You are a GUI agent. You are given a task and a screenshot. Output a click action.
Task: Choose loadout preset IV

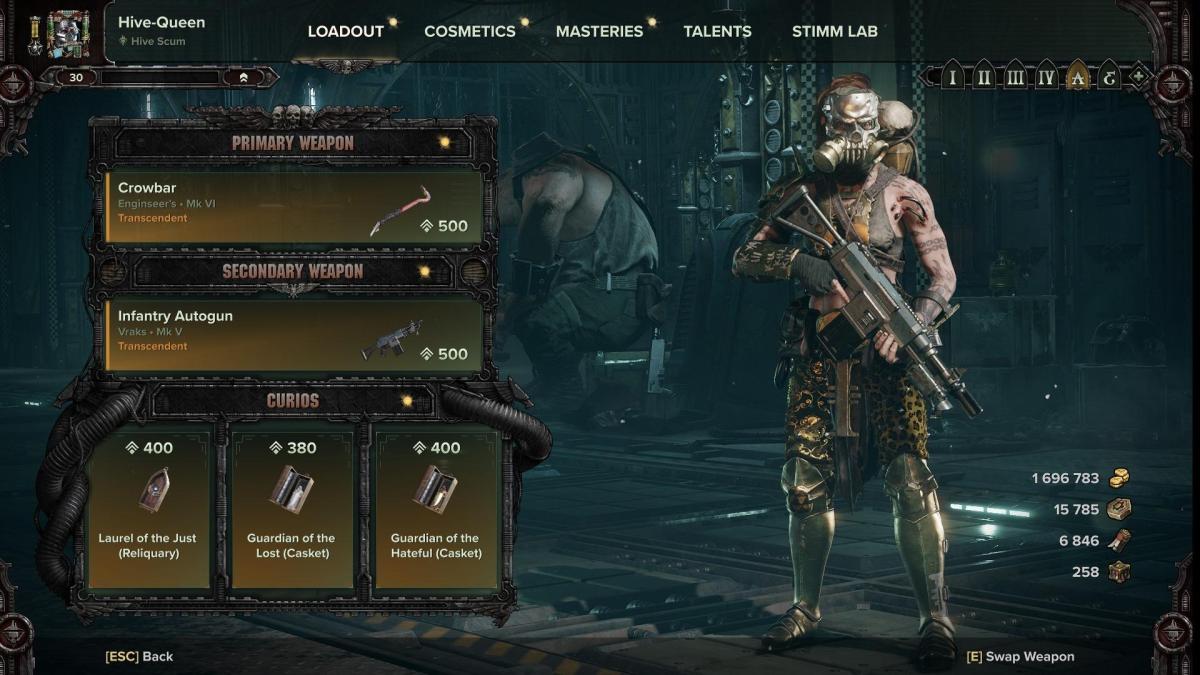[x=1046, y=77]
